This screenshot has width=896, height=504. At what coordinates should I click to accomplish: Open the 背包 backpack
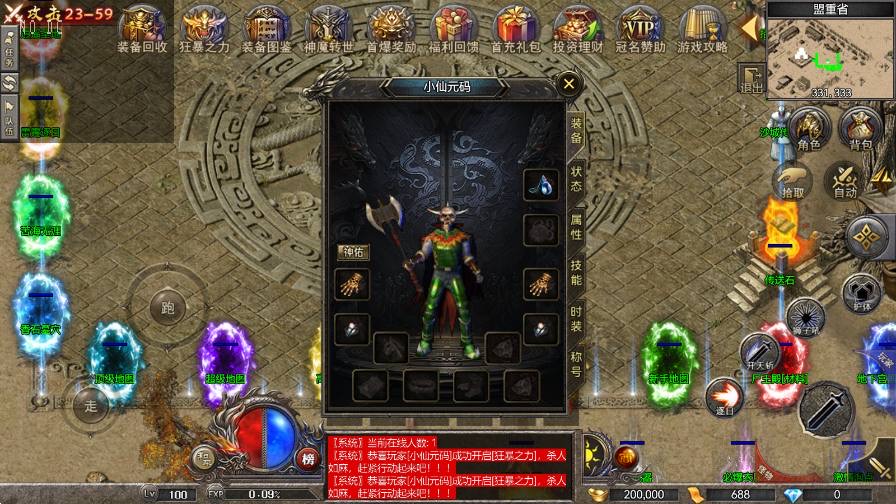click(860, 130)
